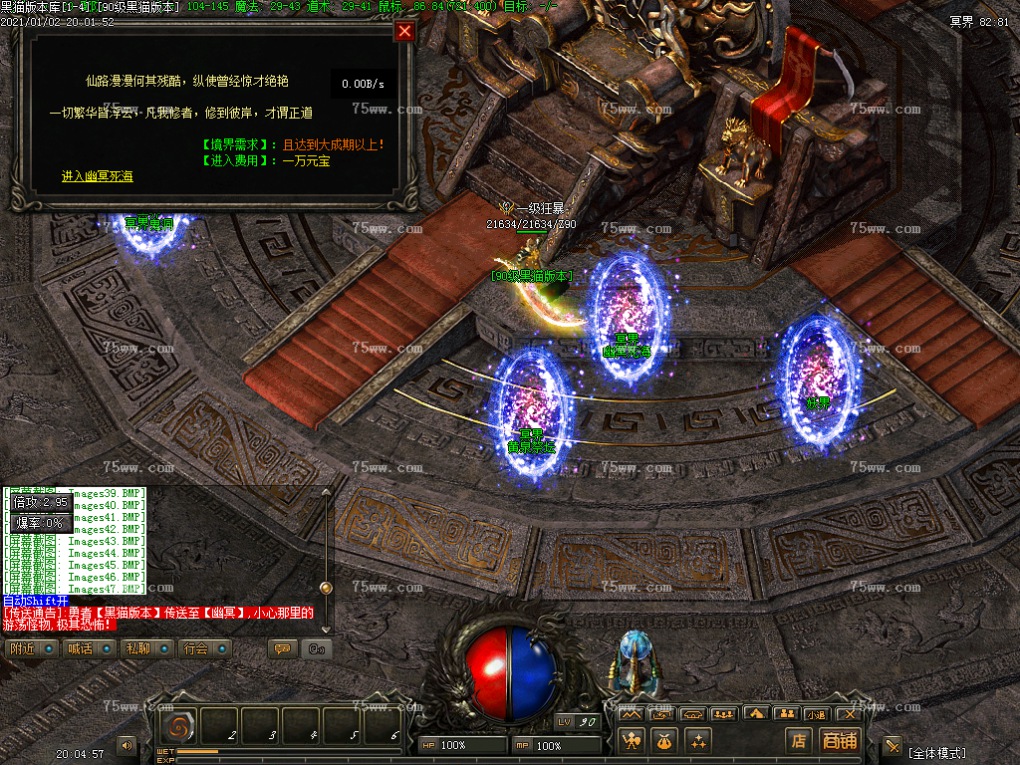The image size is (1020, 765).
Task: Toggle the crossed swords attack mode icon
Action: tap(893, 745)
